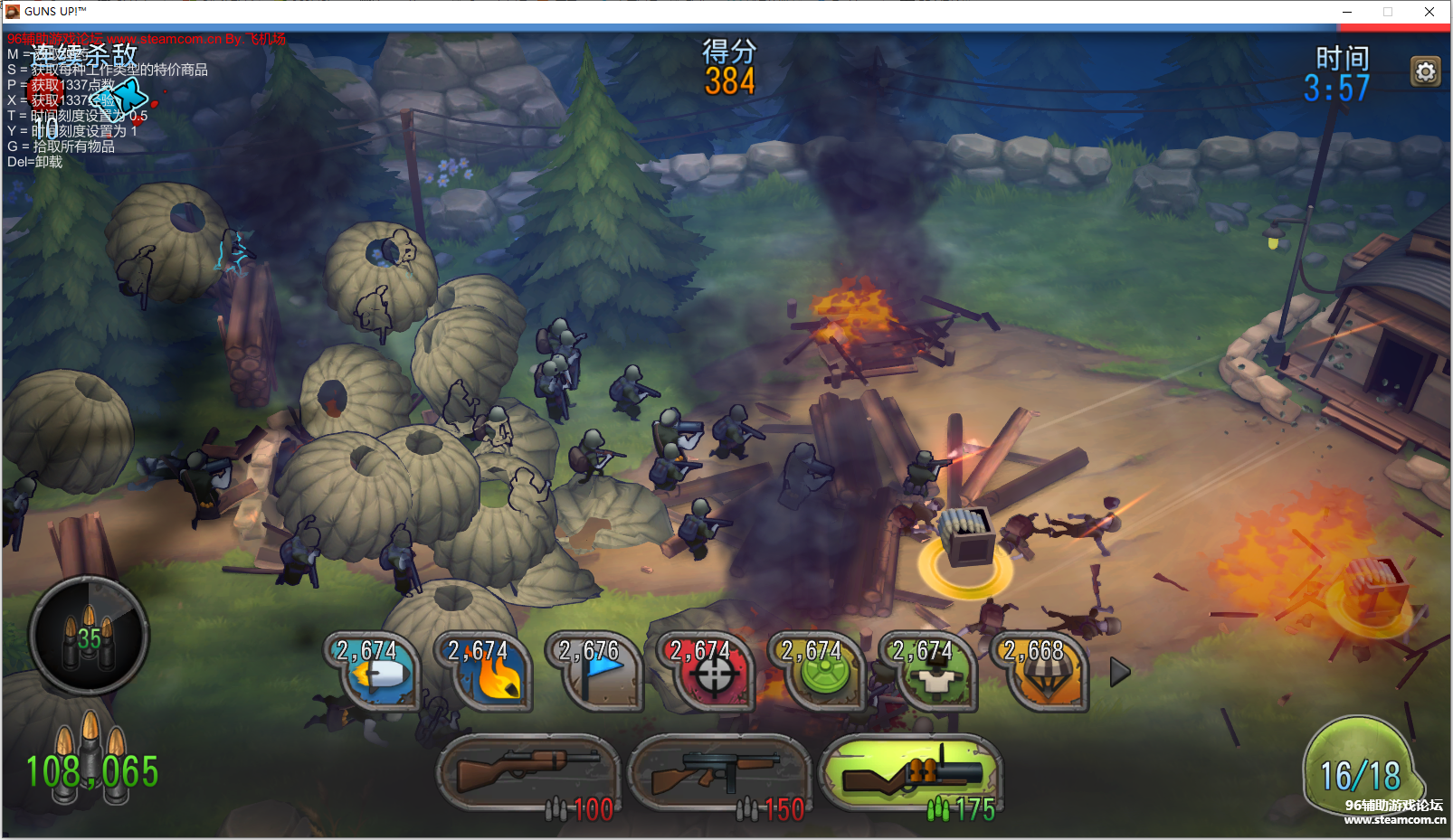Viewport: 1453px width, 840px height.
Task: Deploy the rifle soldier costing 100
Action: (x=527, y=774)
